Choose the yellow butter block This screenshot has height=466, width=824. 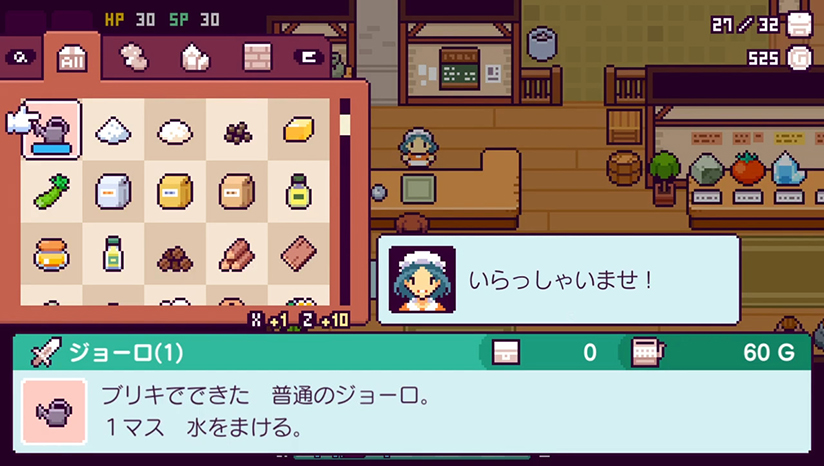[299, 130]
